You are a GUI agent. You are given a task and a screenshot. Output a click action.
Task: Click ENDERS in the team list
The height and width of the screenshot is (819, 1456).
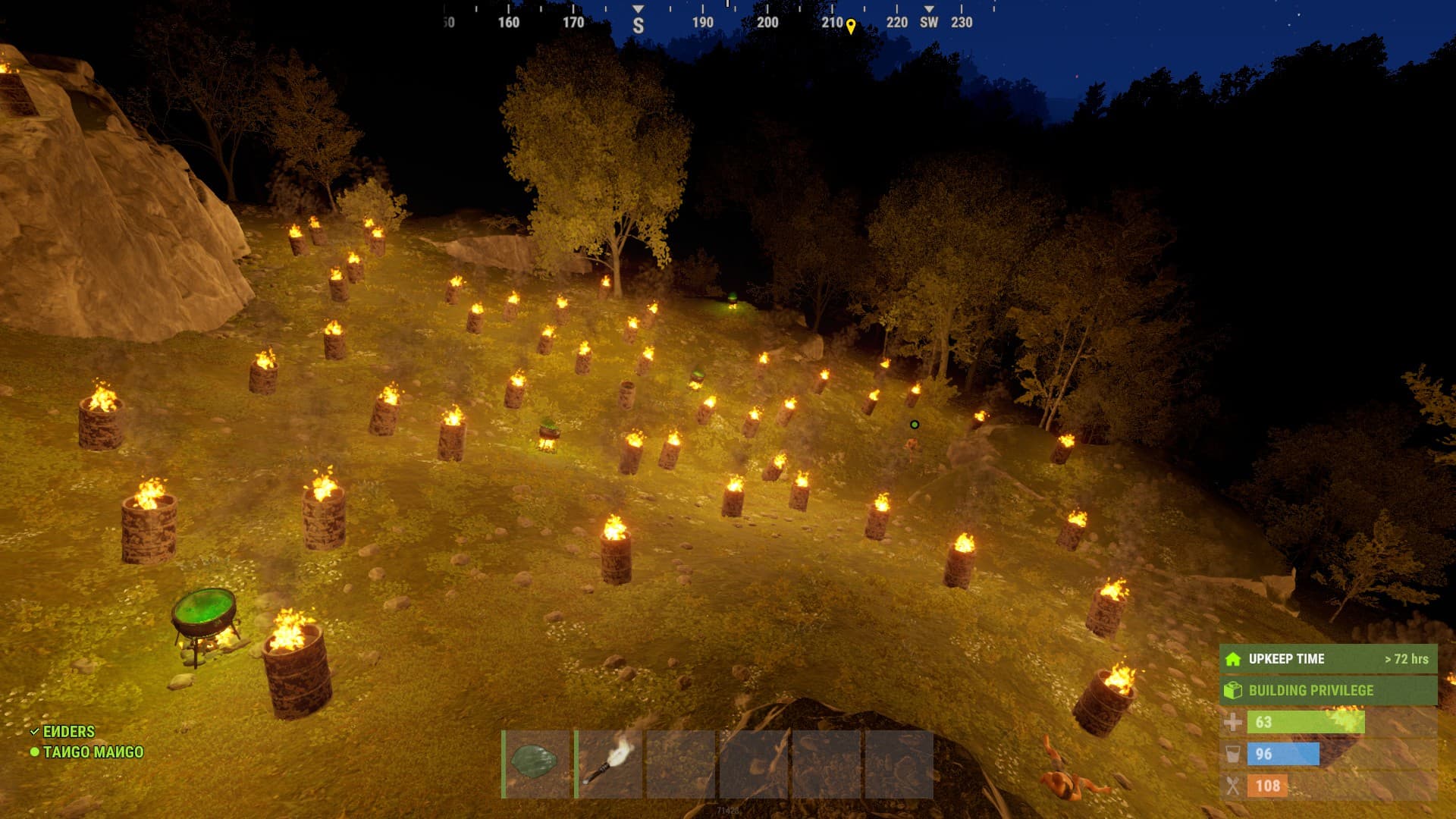[x=68, y=732]
